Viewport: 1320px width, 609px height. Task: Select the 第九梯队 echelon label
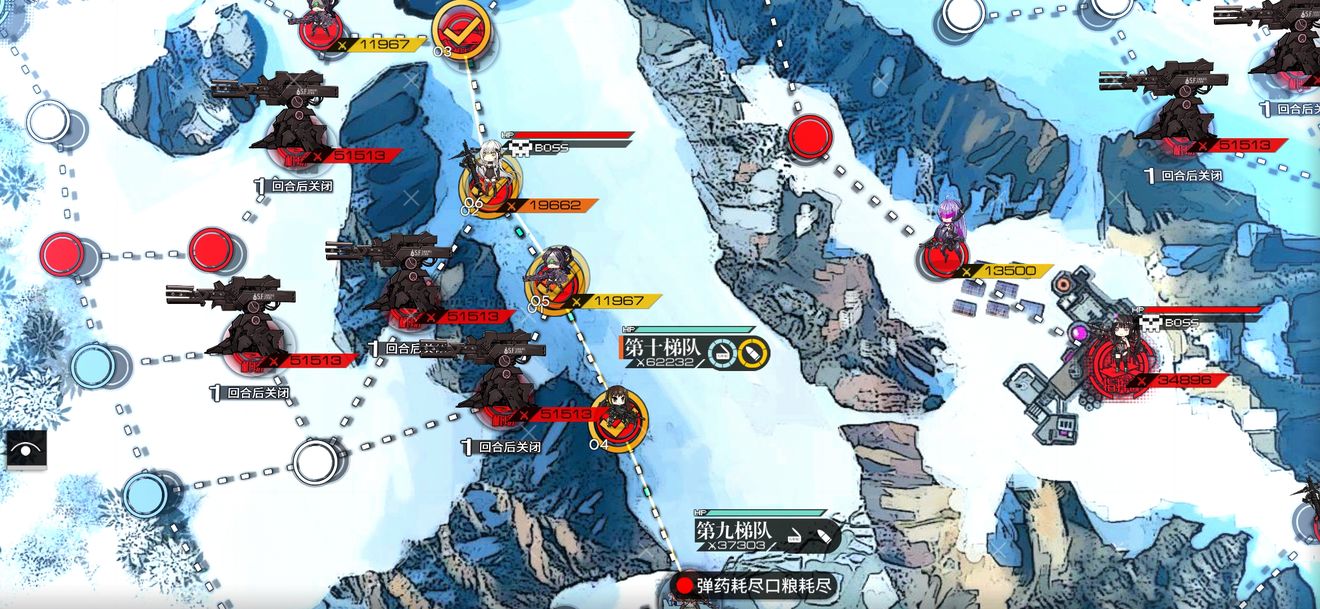733,531
